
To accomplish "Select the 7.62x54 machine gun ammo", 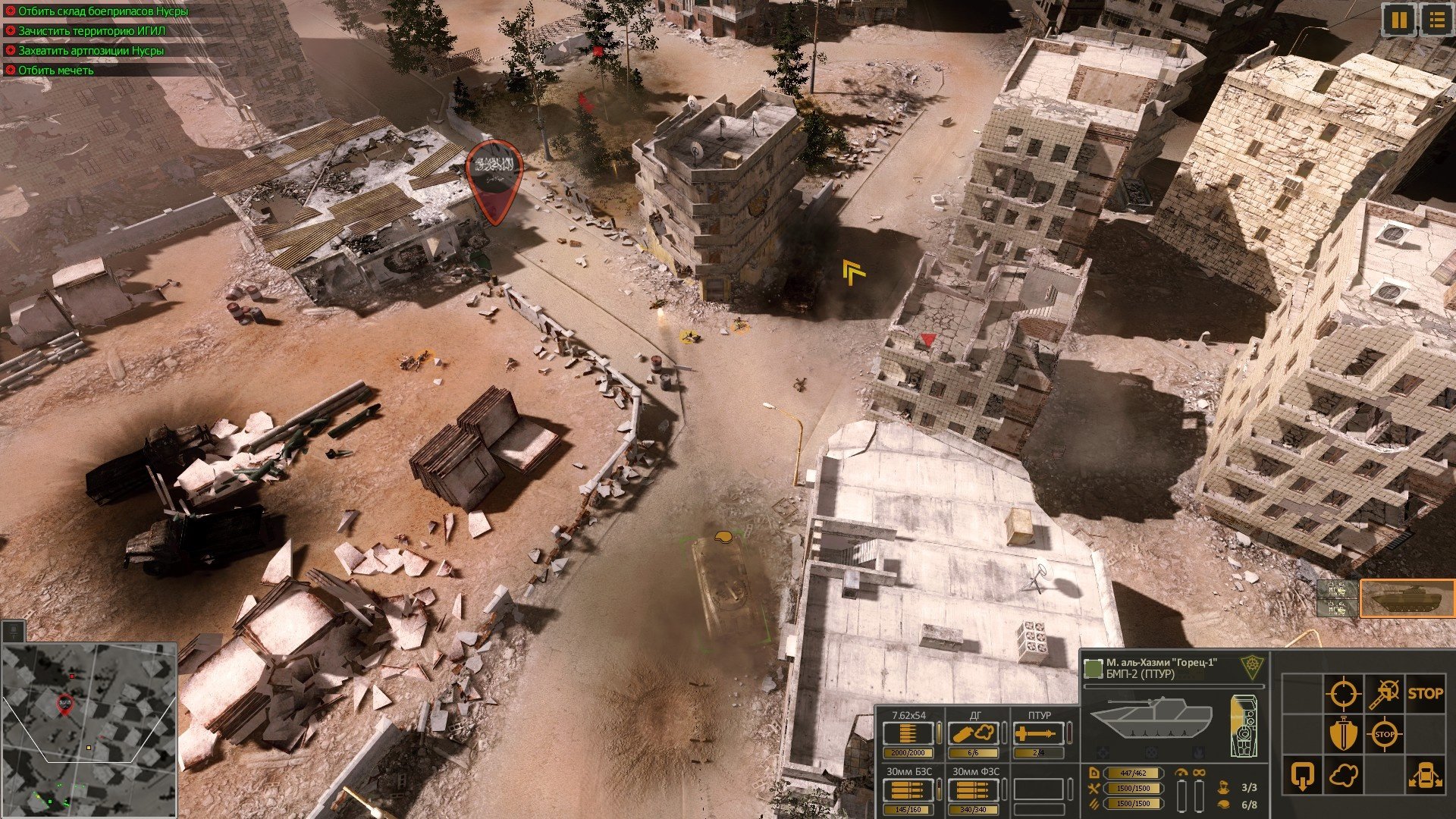I will click(x=908, y=734).
